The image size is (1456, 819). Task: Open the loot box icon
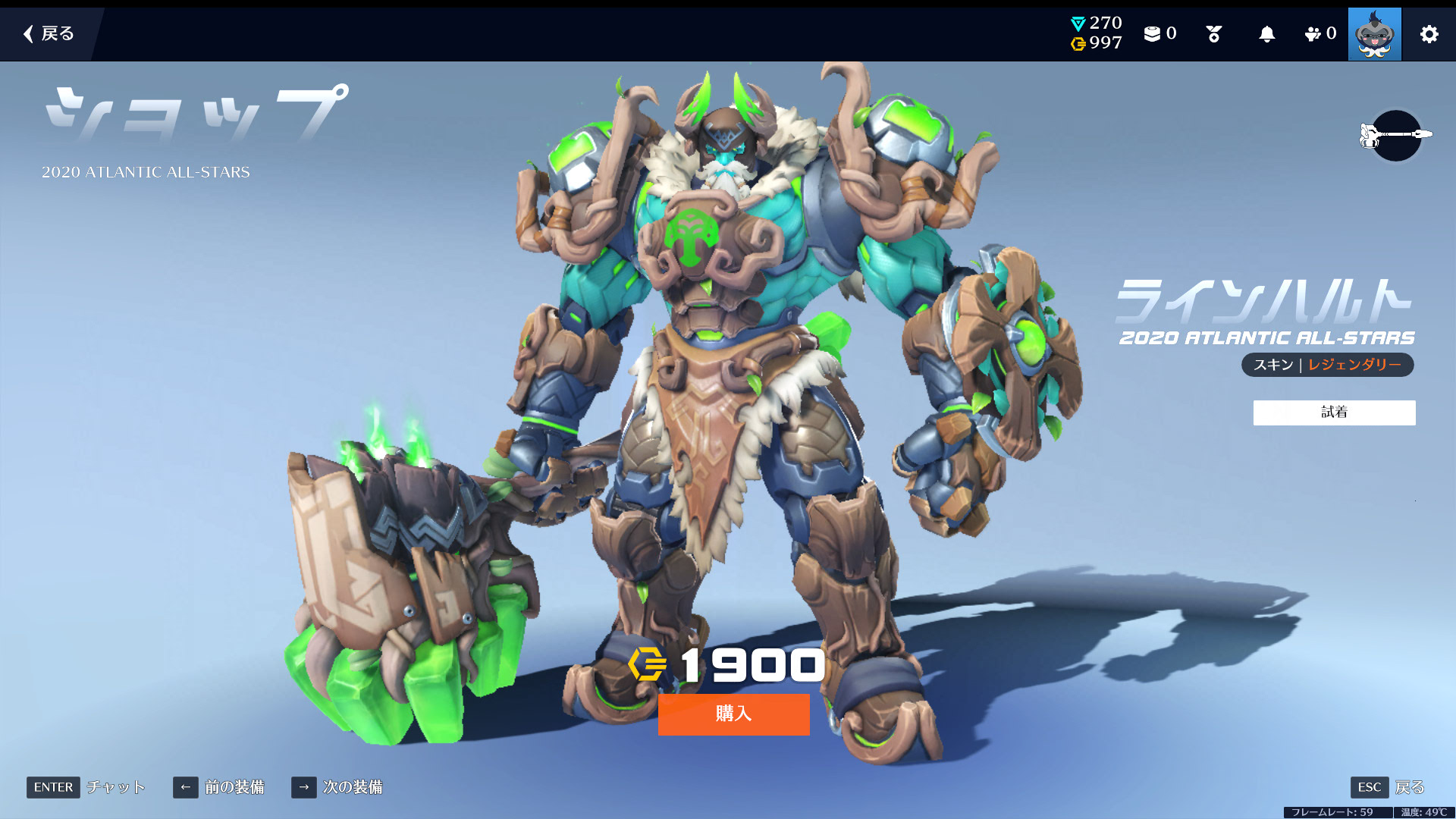tap(1159, 34)
